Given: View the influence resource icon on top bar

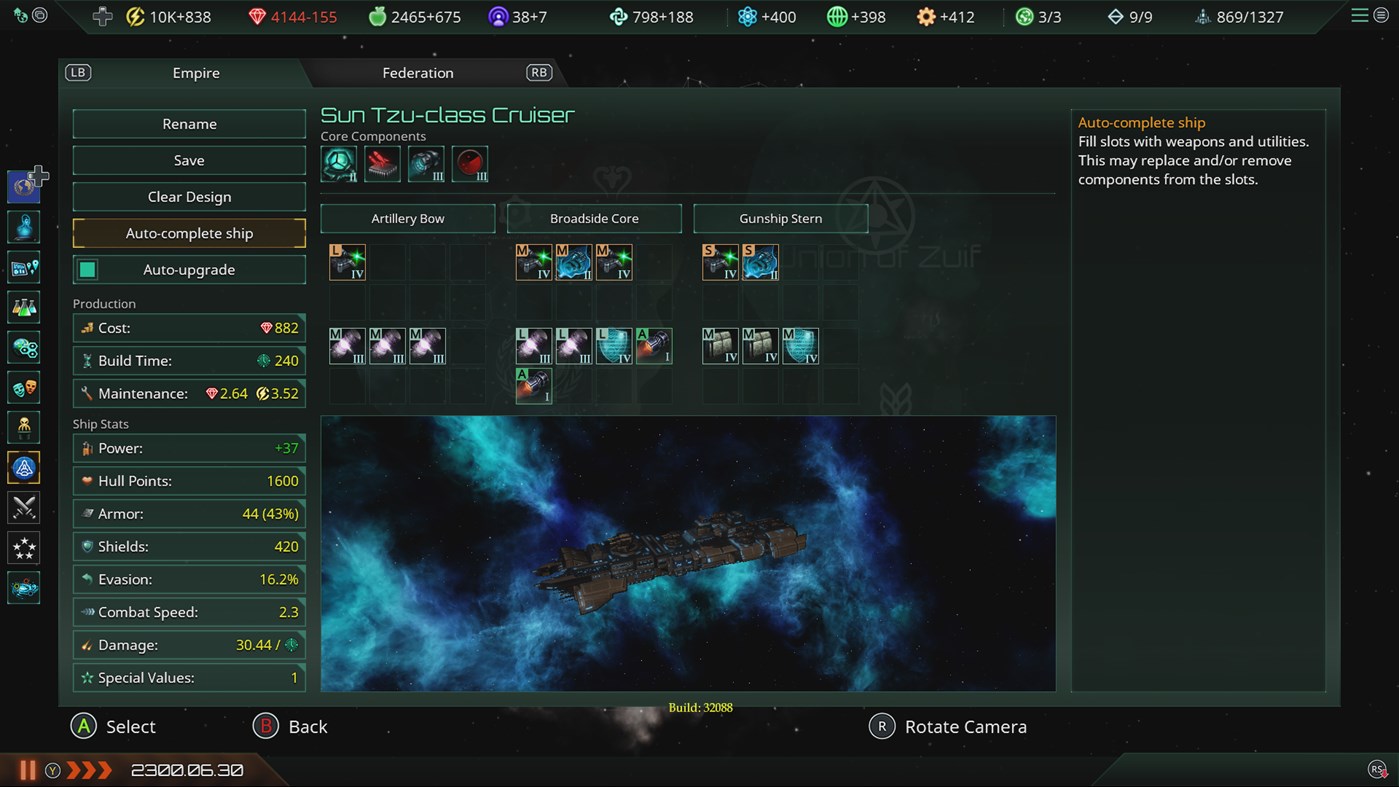Looking at the screenshot, I should click(496, 16).
